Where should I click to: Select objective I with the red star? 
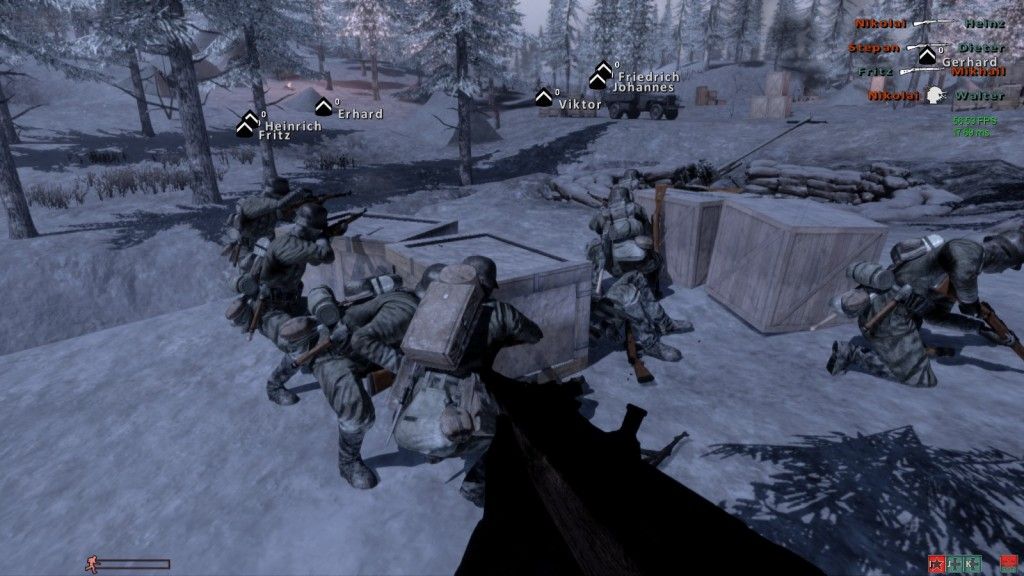pyautogui.click(x=937, y=564)
